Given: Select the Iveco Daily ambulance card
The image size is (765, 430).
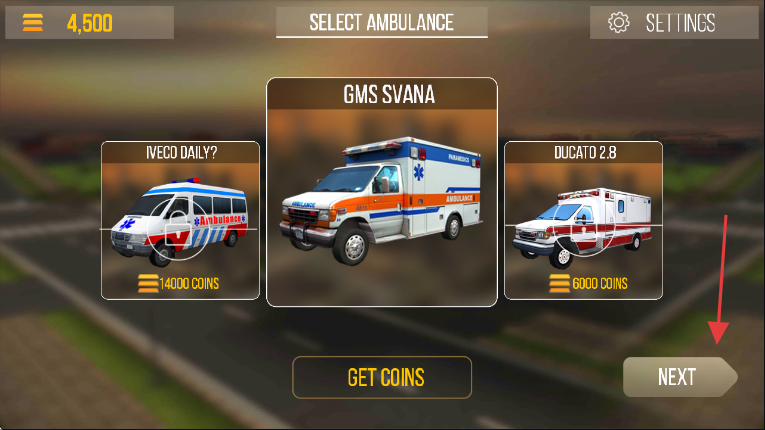Looking at the screenshot, I should (x=180, y=220).
